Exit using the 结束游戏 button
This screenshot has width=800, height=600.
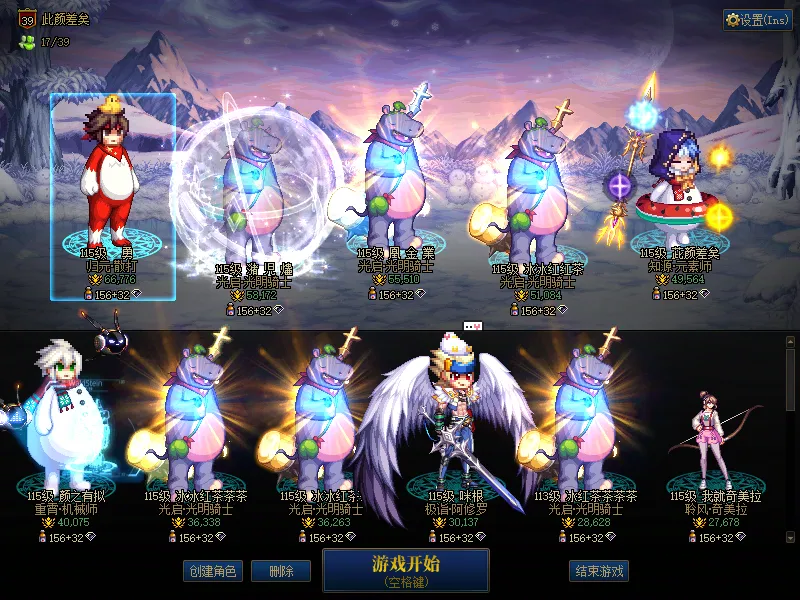pyautogui.click(x=599, y=571)
